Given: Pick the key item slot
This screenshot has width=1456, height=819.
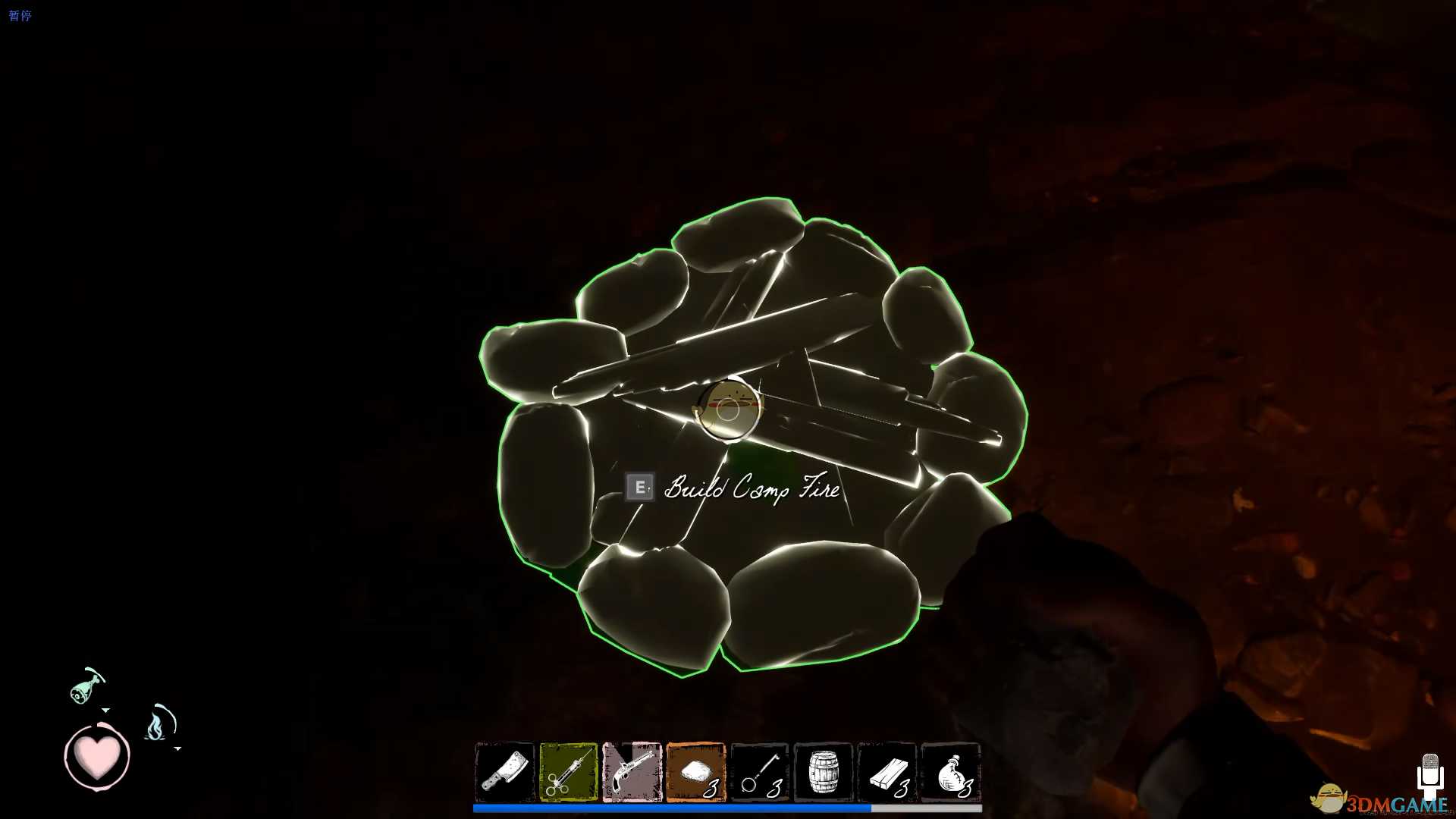Looking at the screenshot, I should point(760,772).
